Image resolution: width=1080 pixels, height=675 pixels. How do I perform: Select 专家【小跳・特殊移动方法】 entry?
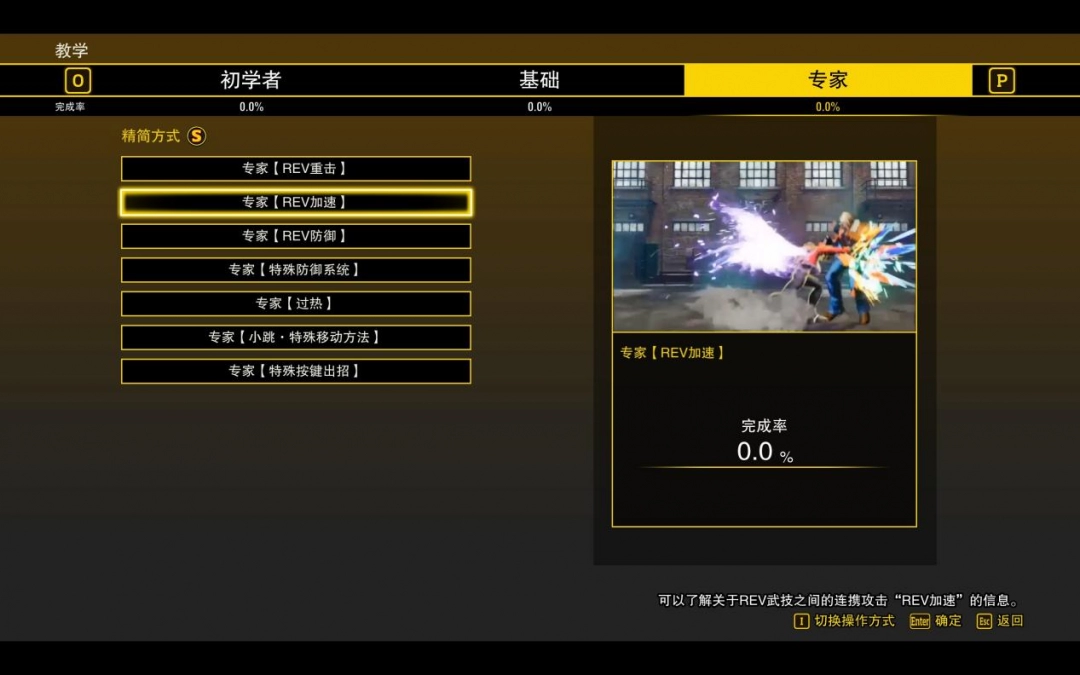pos(296,337)
